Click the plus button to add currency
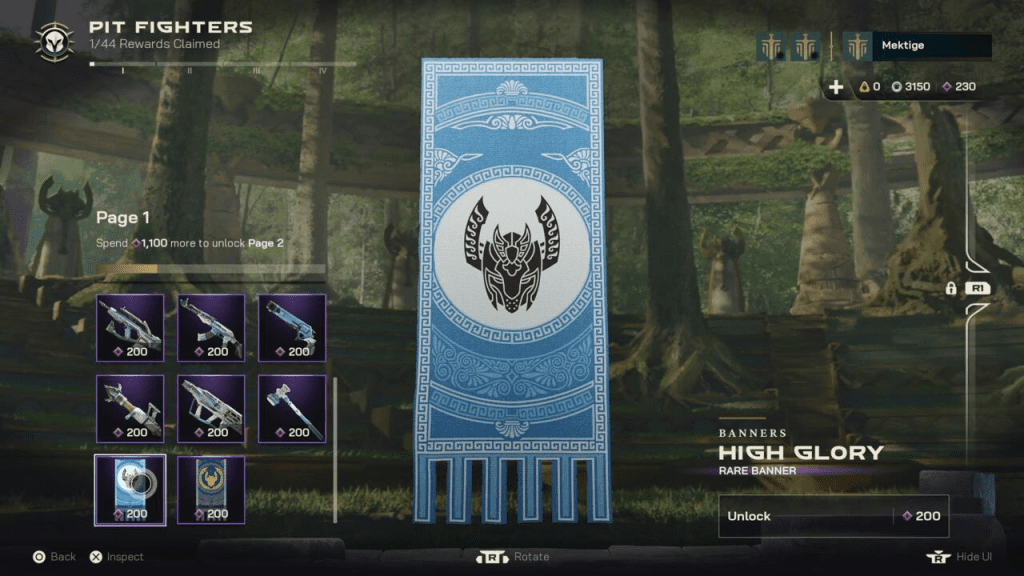The image size is (1024, 576). tap(837, 87)
